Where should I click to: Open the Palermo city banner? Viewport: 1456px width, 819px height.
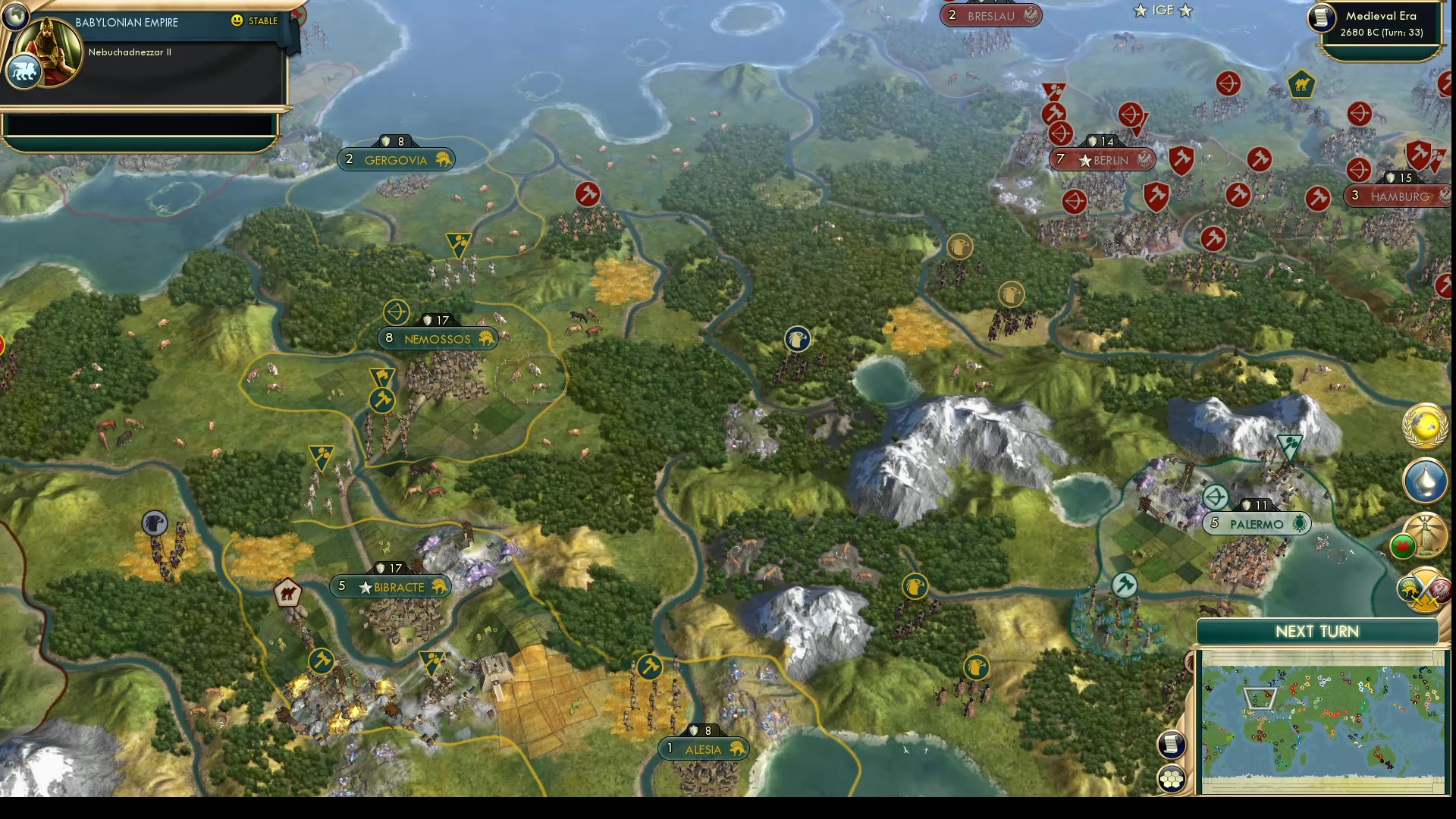(x=1256, y=523)
